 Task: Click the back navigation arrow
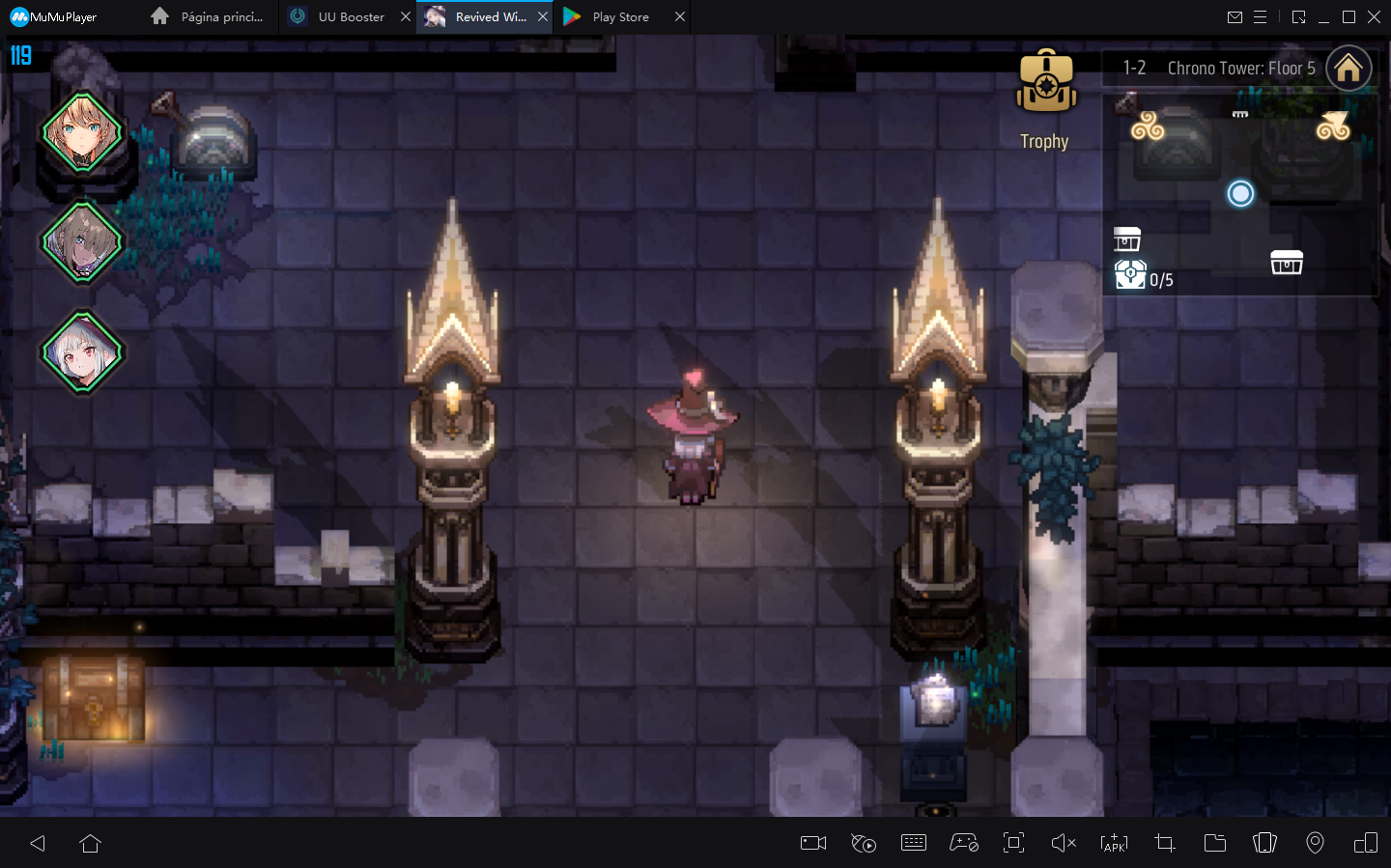coord(38,843)
